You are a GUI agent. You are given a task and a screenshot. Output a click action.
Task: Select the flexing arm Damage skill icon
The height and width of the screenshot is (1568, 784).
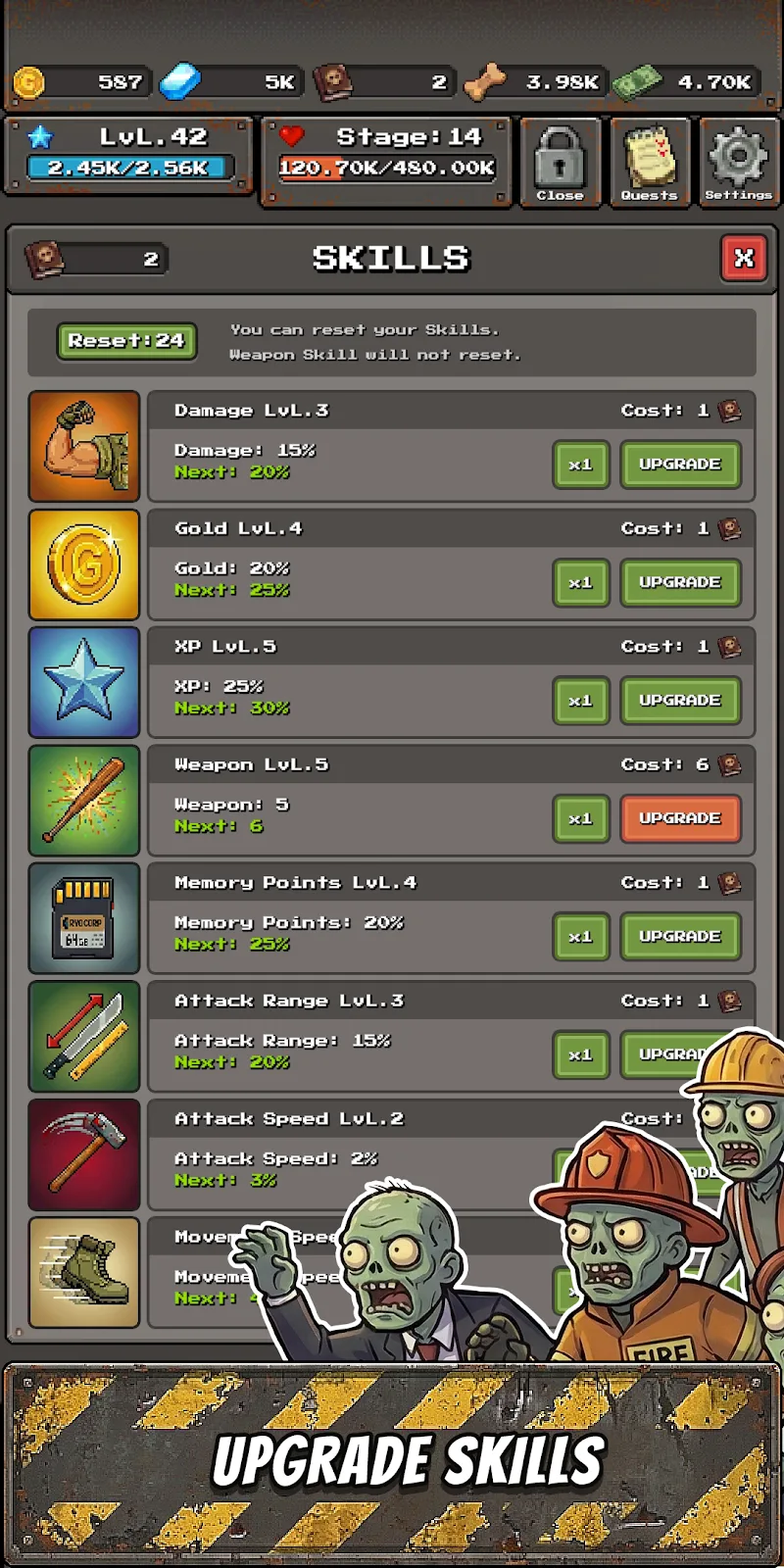84,447
